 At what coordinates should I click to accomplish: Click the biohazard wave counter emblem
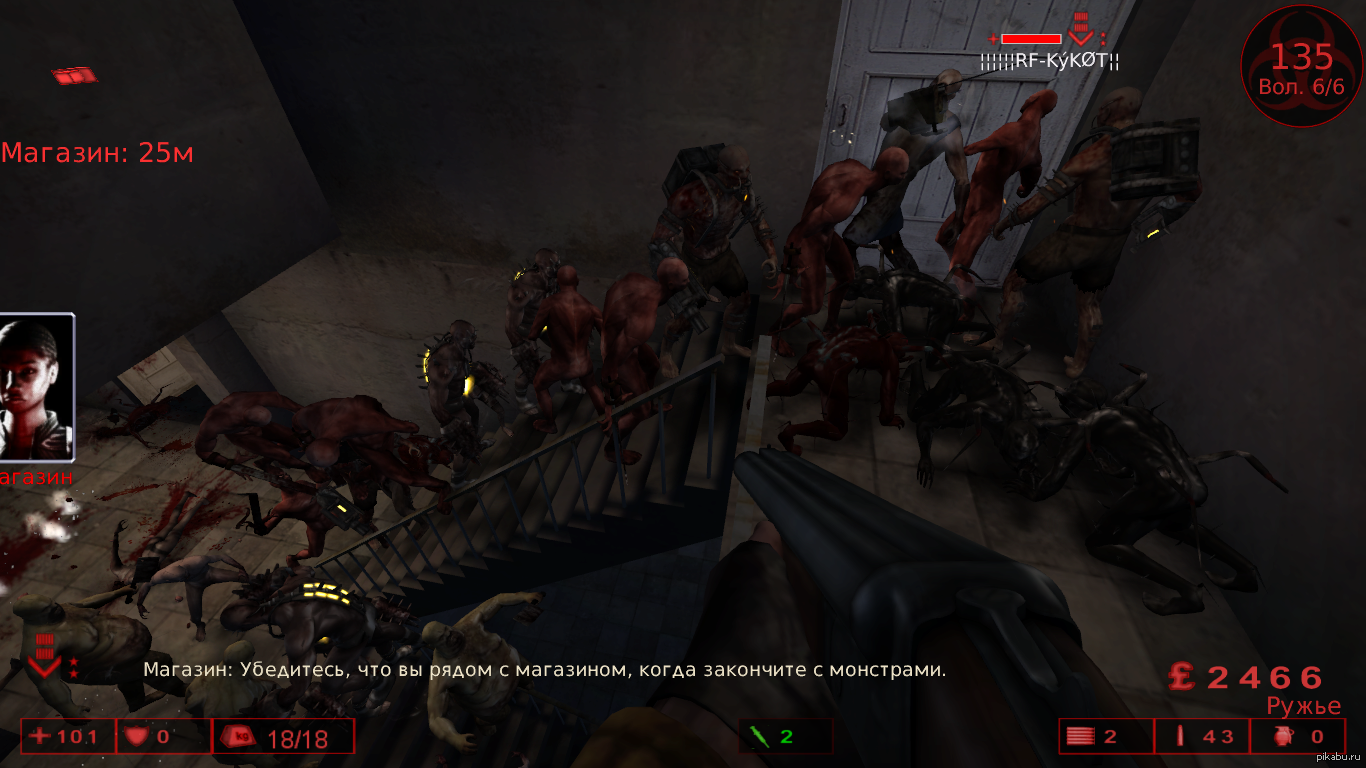[1301, 66]
